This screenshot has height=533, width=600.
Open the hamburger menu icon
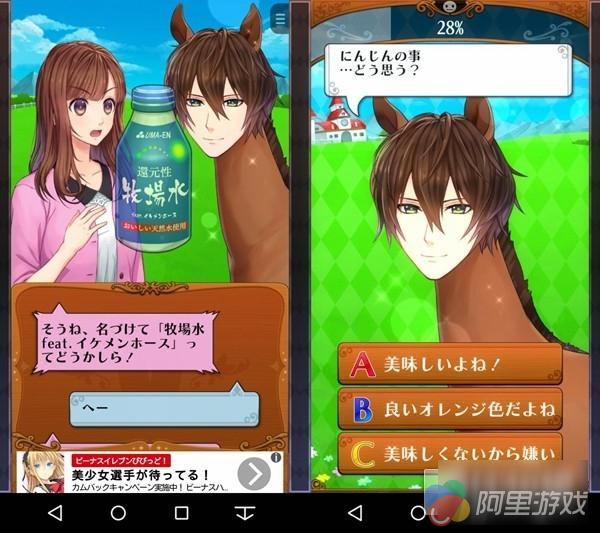(x=280, y=19)
